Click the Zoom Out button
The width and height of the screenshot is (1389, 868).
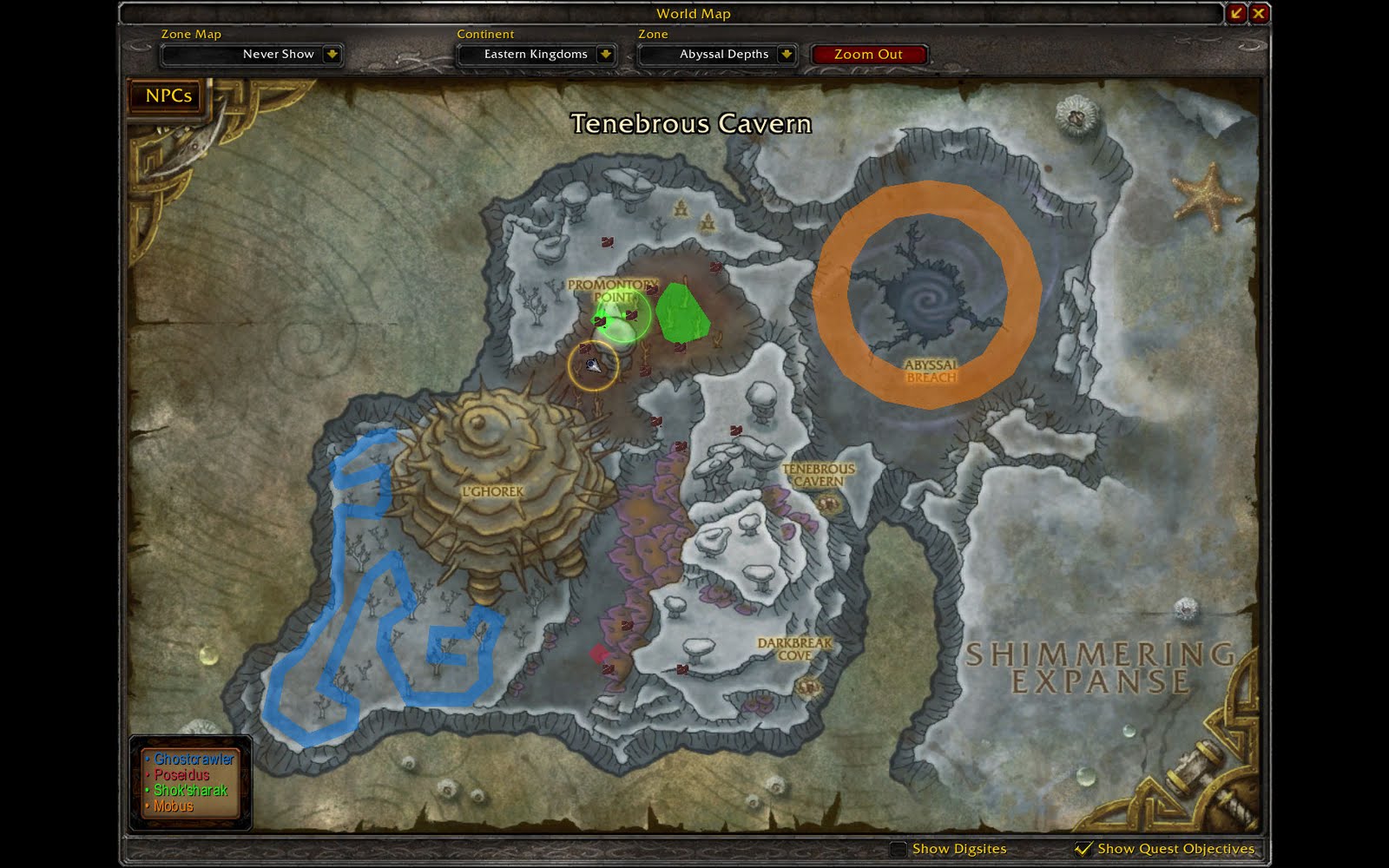click(x=869, y=54)
